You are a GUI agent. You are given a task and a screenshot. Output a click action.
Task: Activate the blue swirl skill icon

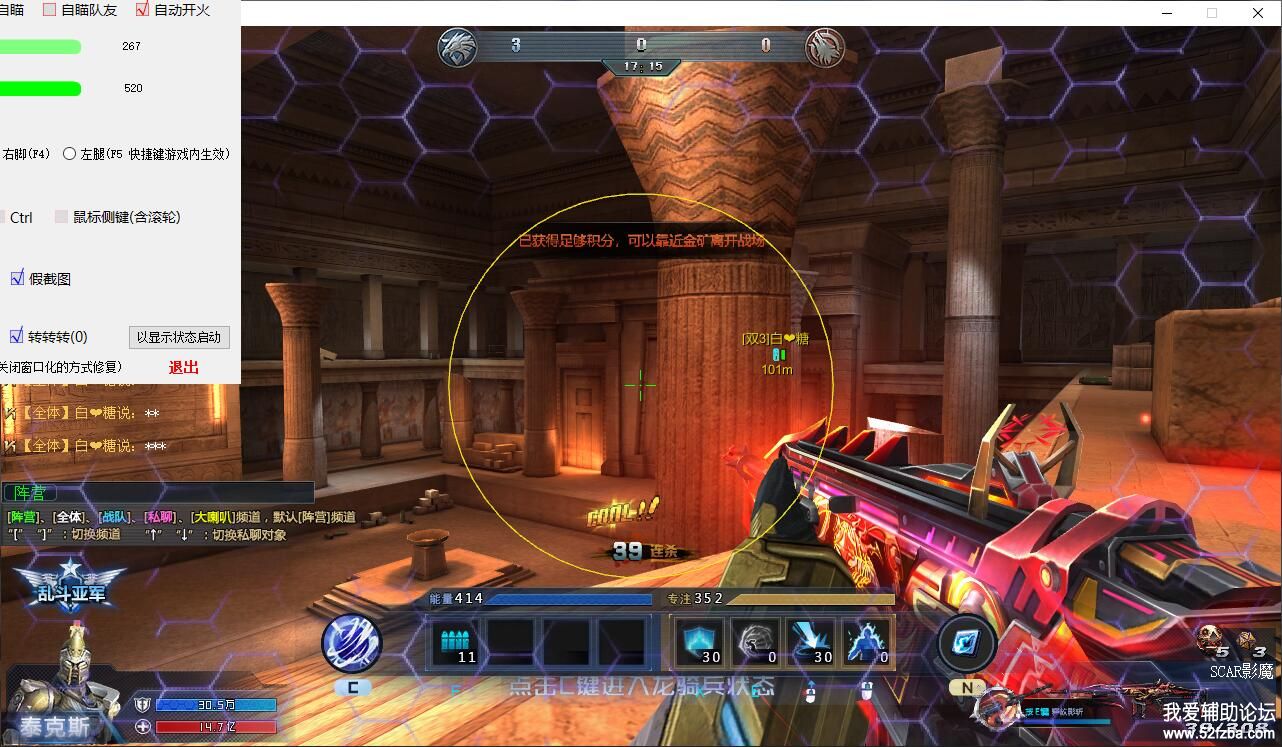point(351,642)
